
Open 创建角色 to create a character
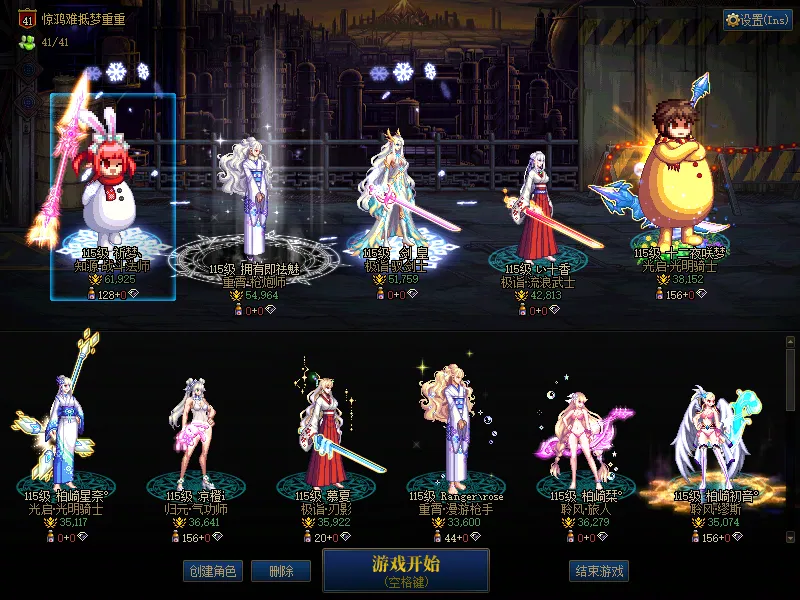[x=212, y=571]
